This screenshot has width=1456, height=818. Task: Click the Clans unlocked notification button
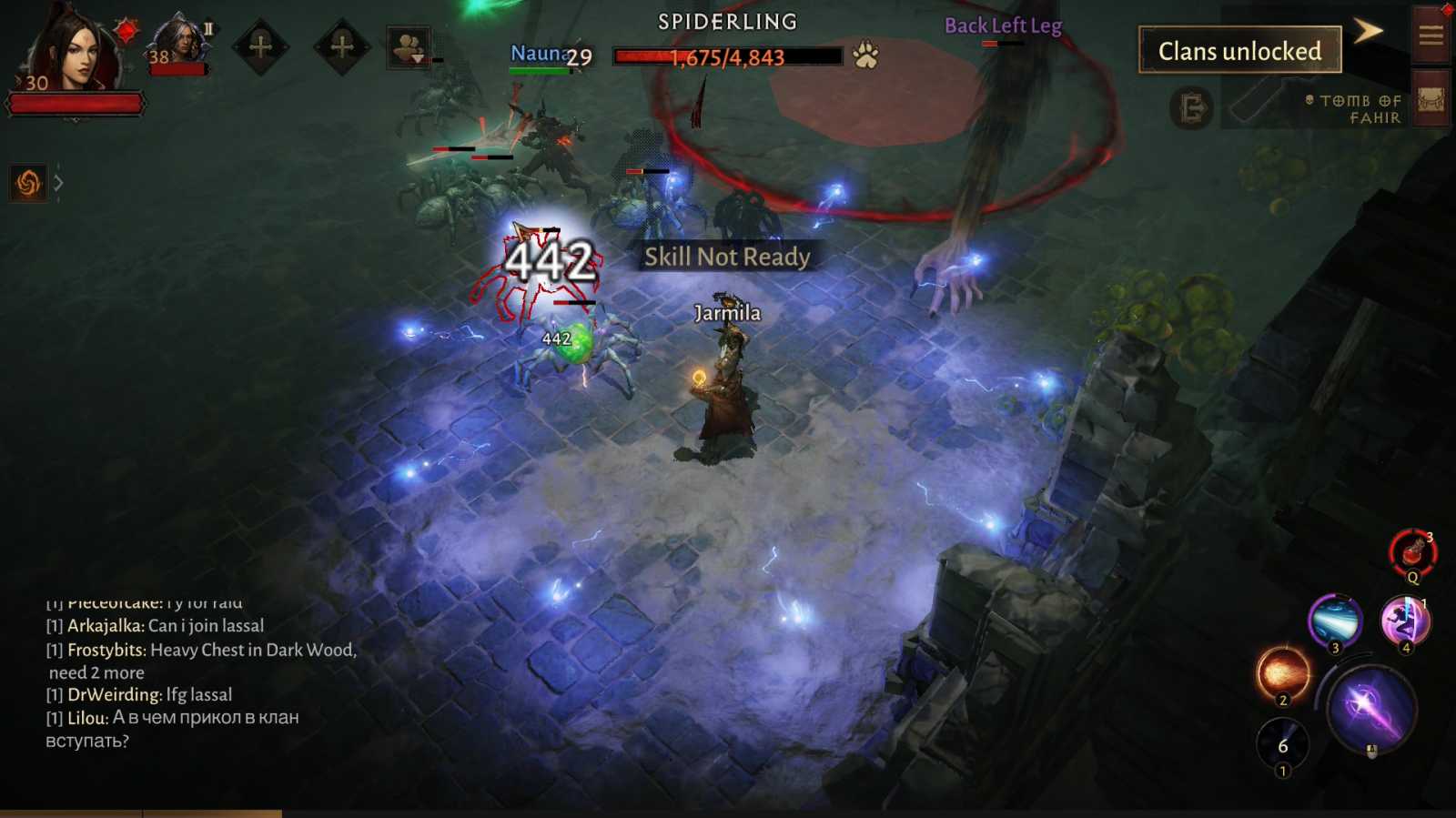coord(1239,51)
